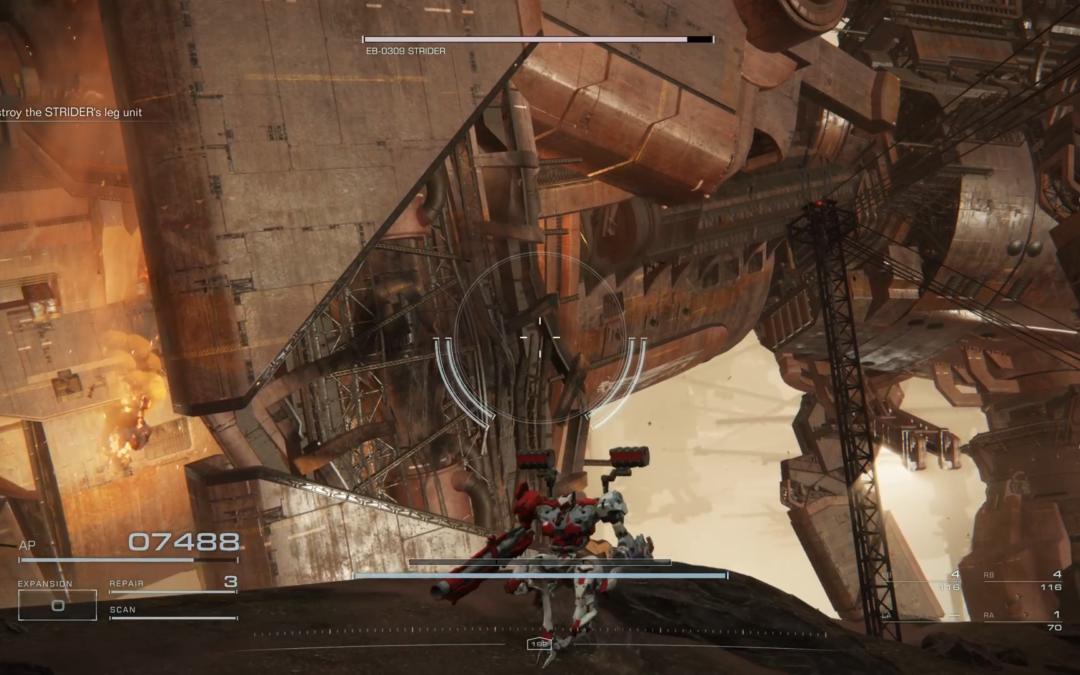
Task: Activate the EXPANSION slot box
Action: click(57, 604)
